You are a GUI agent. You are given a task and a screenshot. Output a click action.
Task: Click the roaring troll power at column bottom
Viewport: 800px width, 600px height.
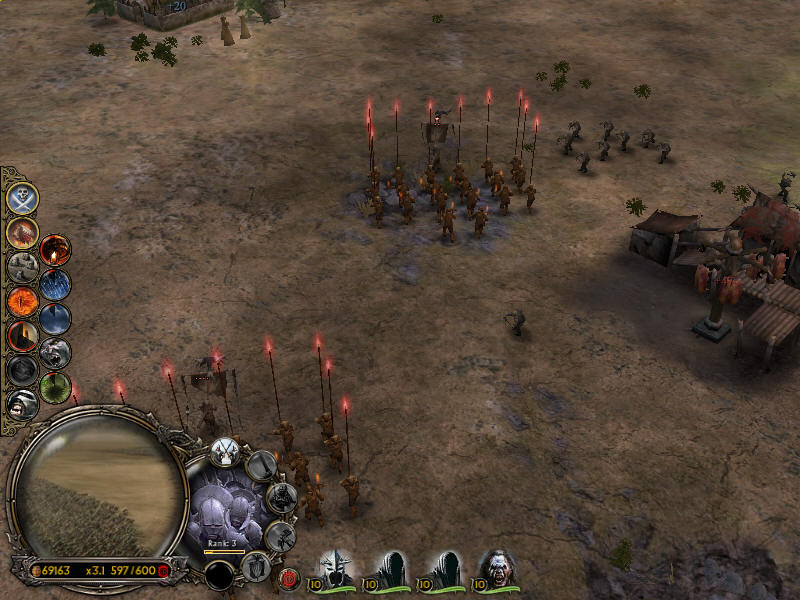[22, 403]
